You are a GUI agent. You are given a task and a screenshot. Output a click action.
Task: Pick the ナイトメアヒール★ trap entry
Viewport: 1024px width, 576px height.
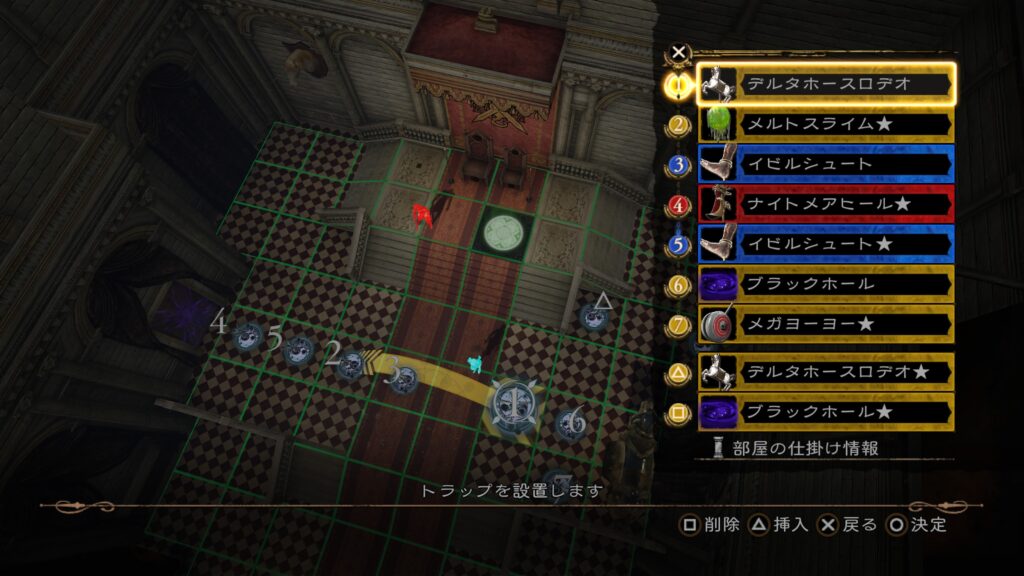pyautogui.click(x=826, y=204)
